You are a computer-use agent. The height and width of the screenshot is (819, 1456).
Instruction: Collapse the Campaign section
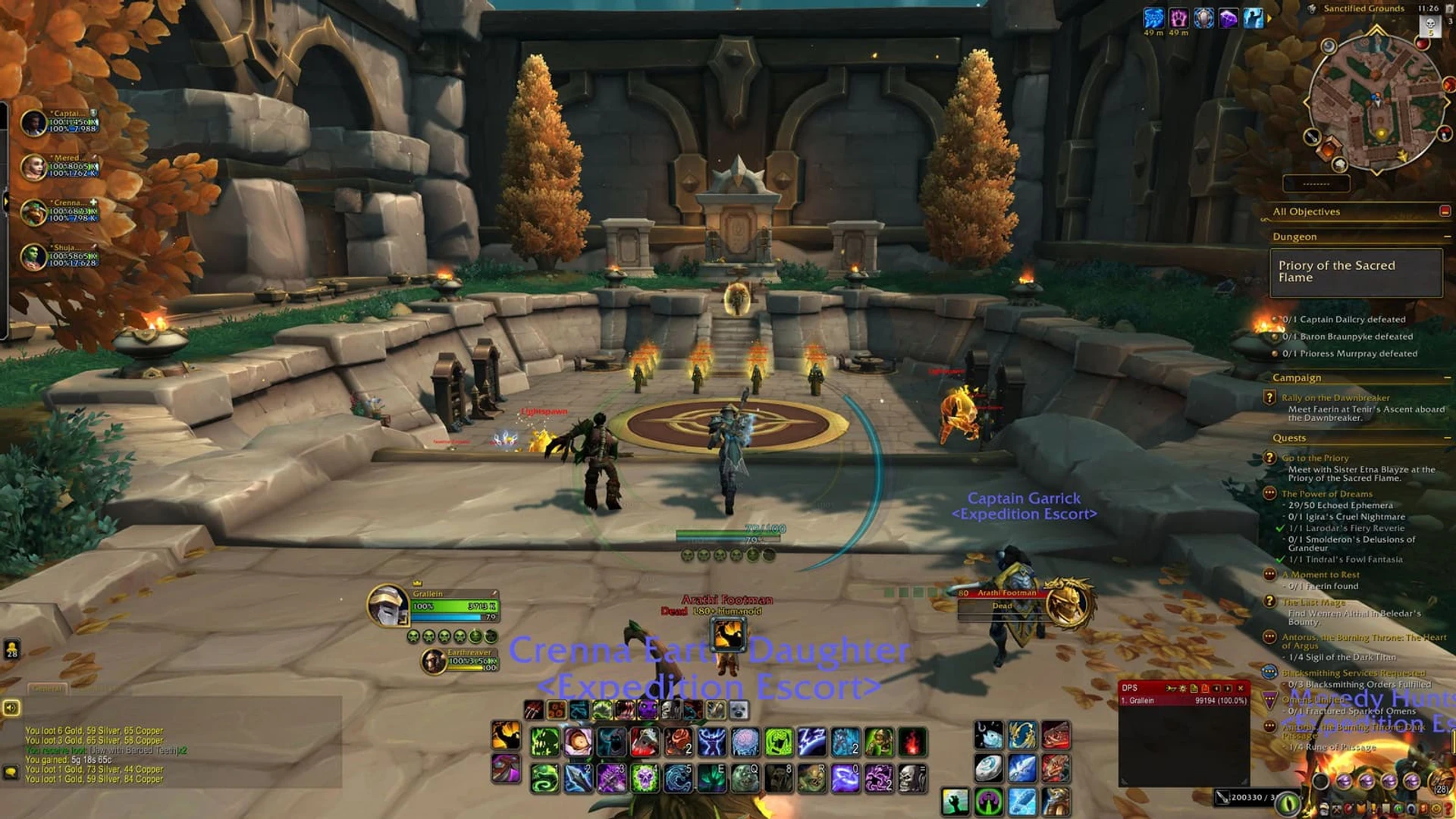point(1449,377)
